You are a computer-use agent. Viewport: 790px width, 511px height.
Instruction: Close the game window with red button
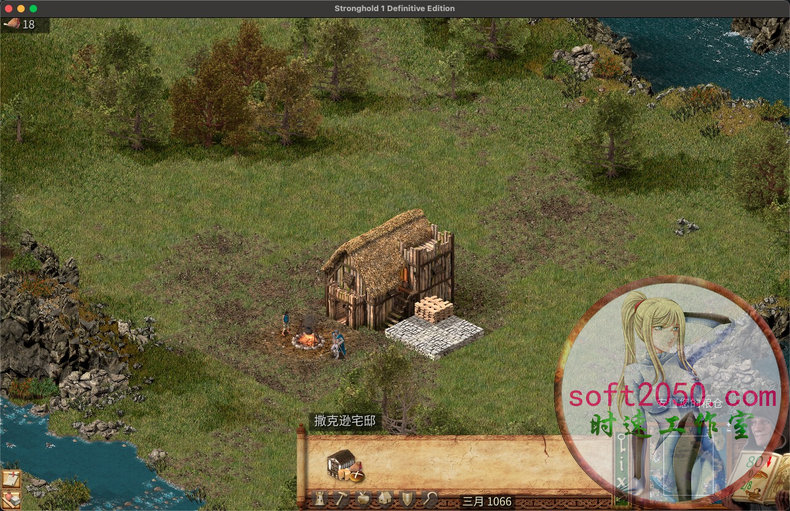7,8
